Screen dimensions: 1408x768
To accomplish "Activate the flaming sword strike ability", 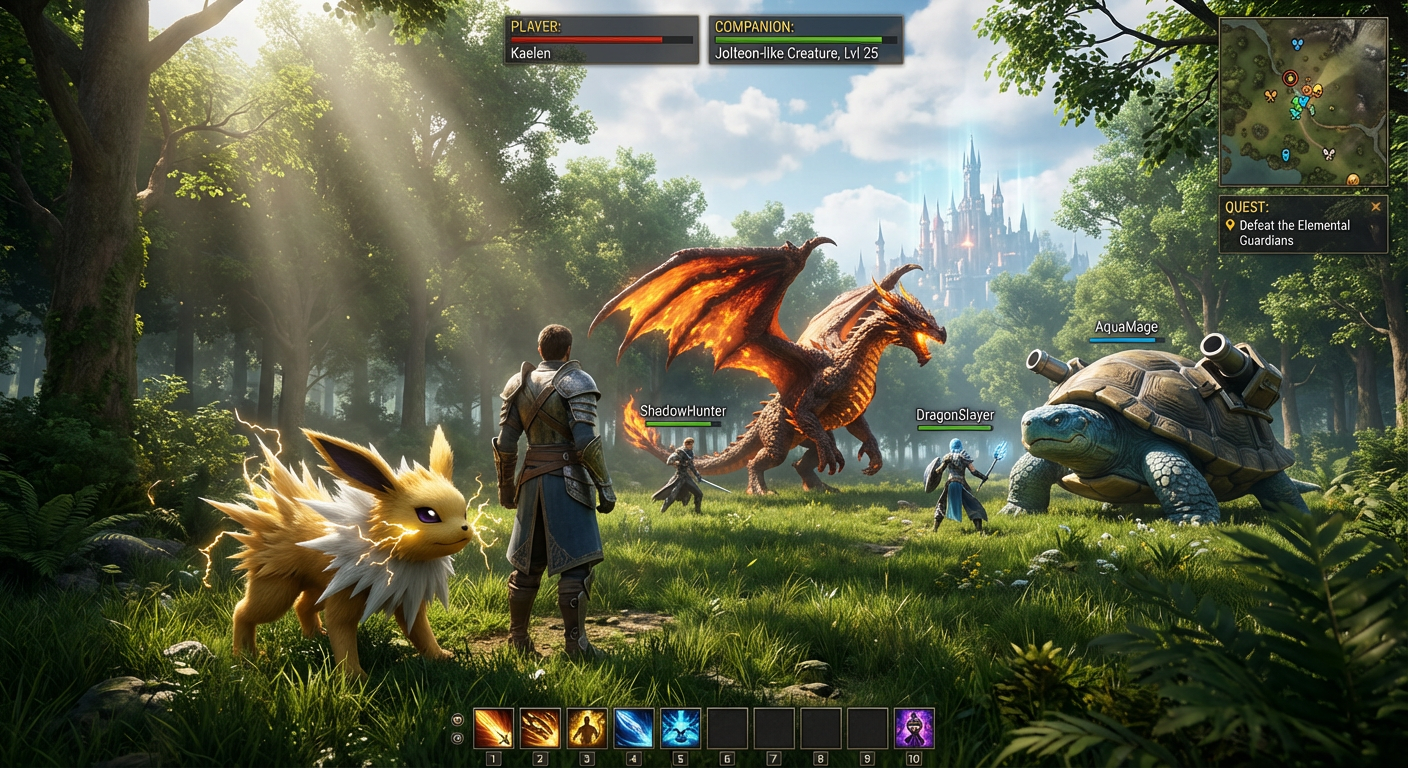I will [493, 728].
